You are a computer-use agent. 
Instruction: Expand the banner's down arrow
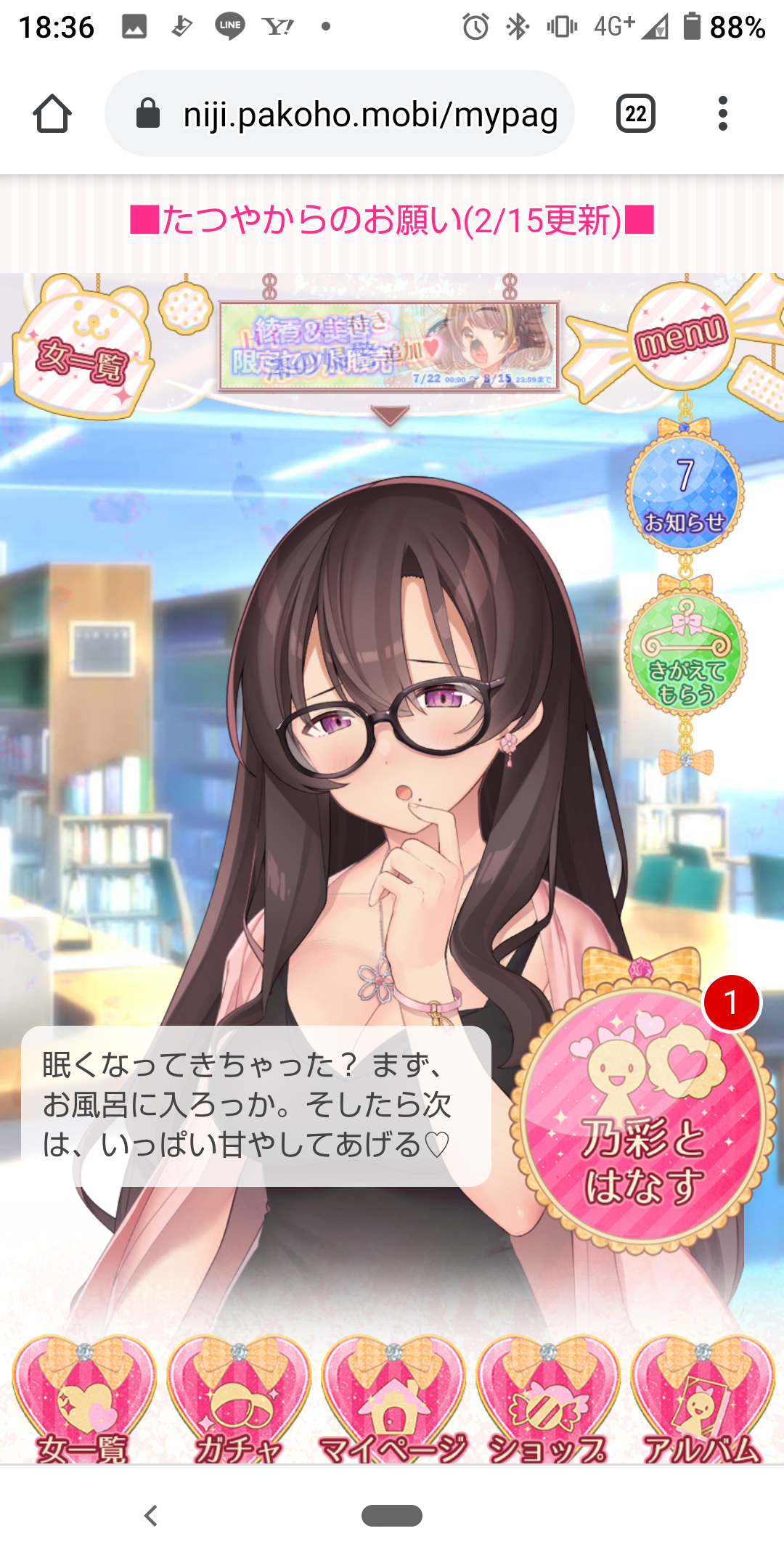(390, 415)
